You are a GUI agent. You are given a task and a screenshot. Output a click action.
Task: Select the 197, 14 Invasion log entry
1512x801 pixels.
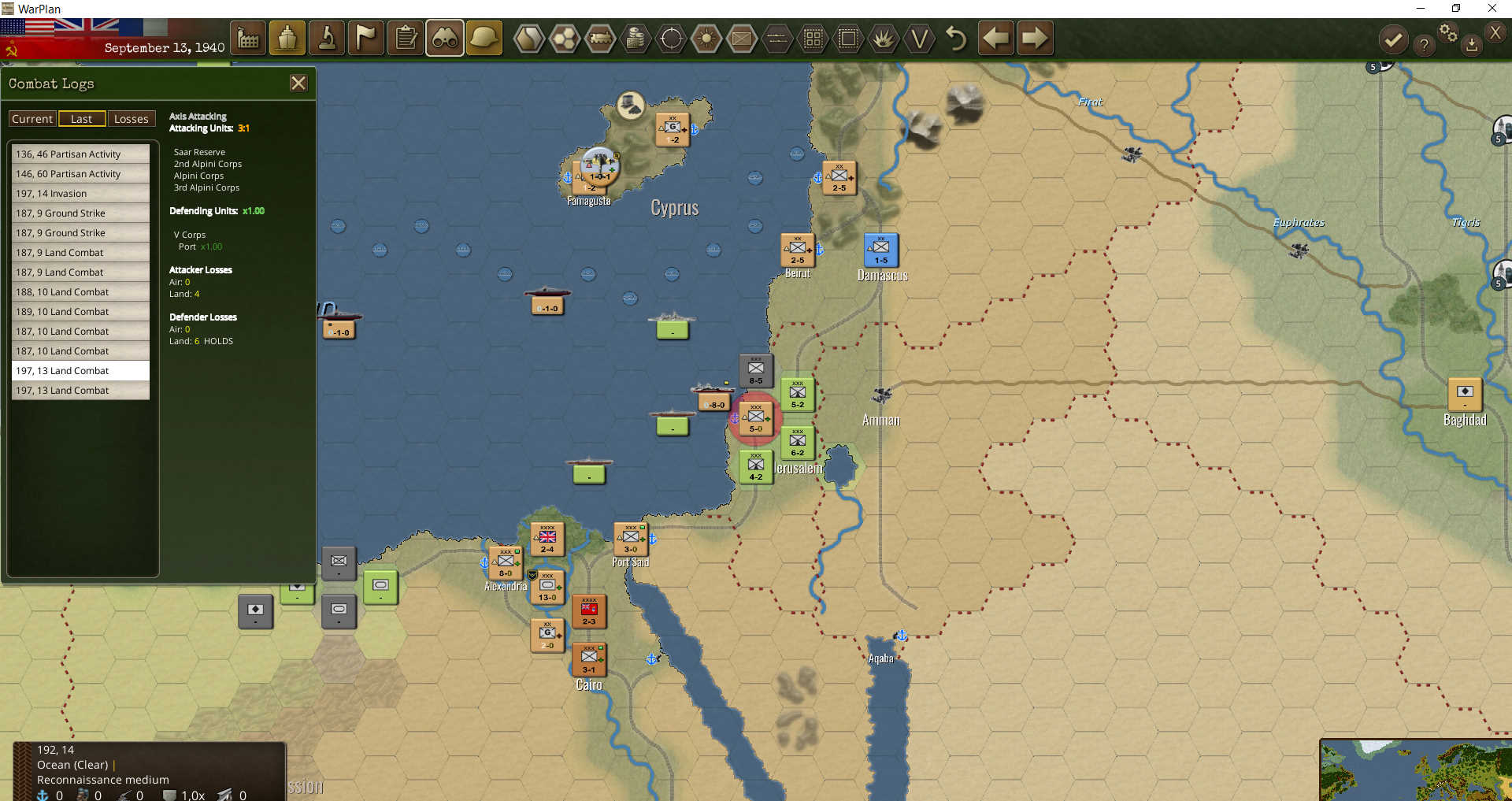80,193
